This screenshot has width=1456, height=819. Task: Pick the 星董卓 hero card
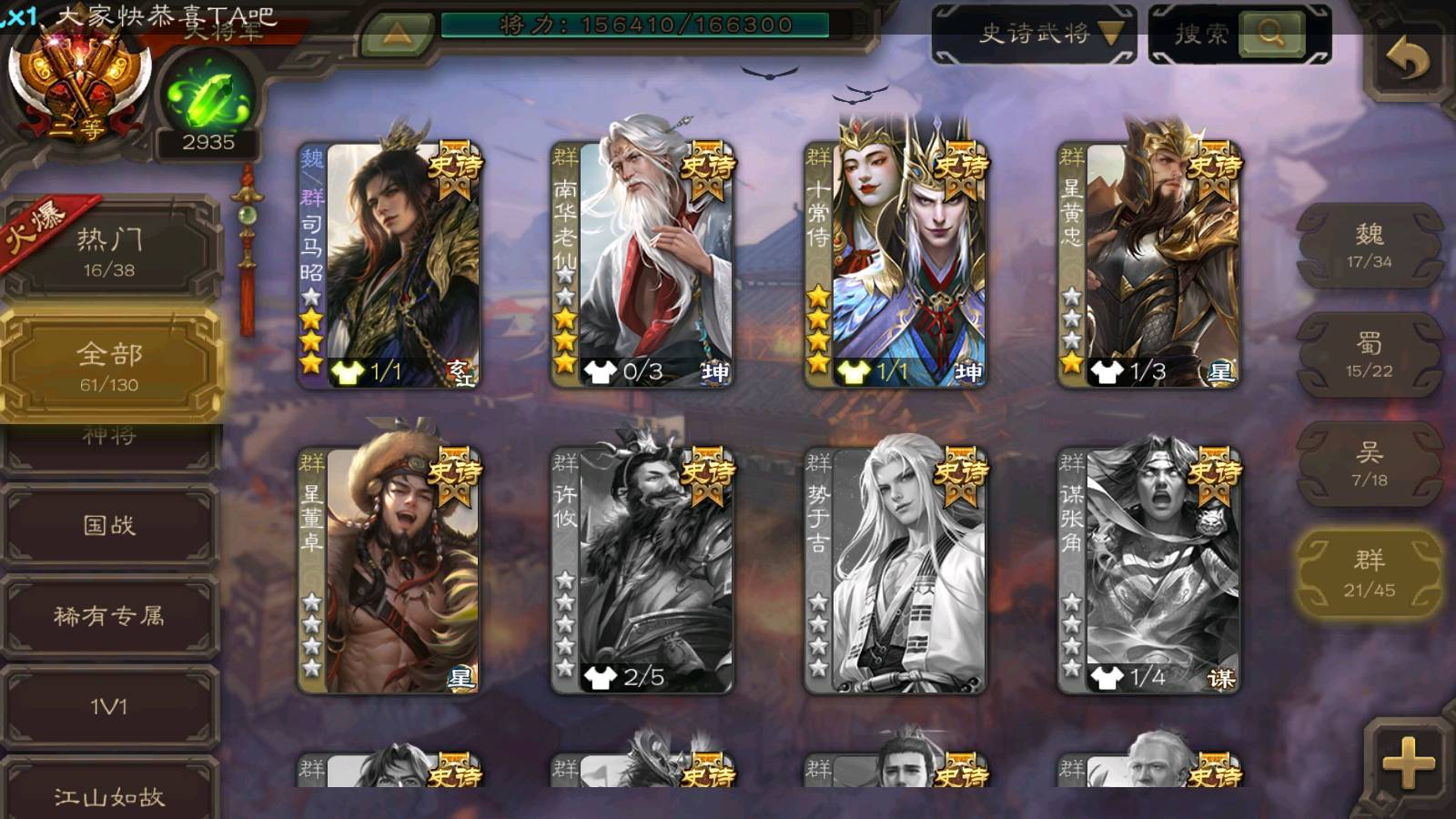pyautogui.click(x=389, y=569)
